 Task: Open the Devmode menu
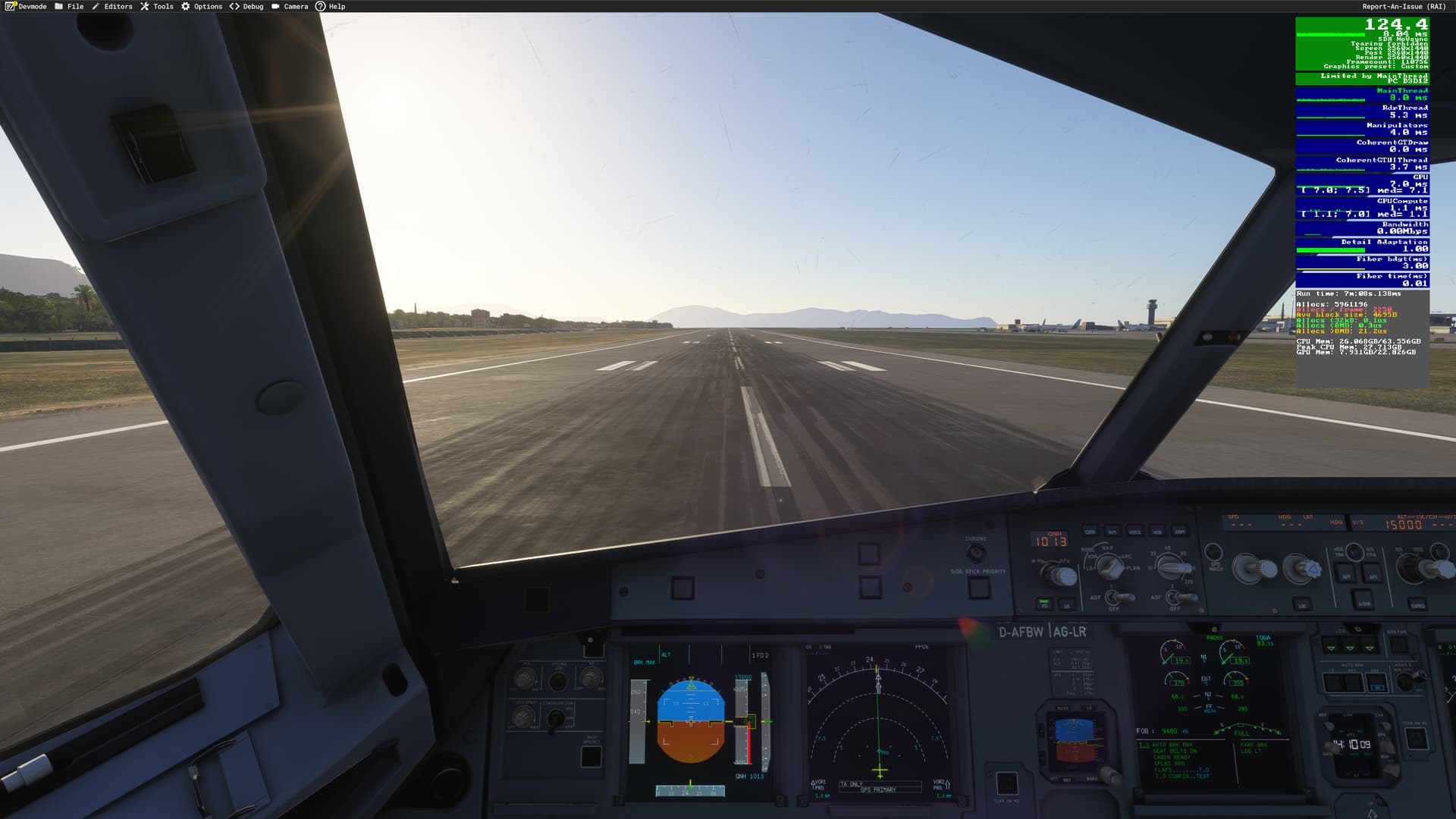[27, 6]
